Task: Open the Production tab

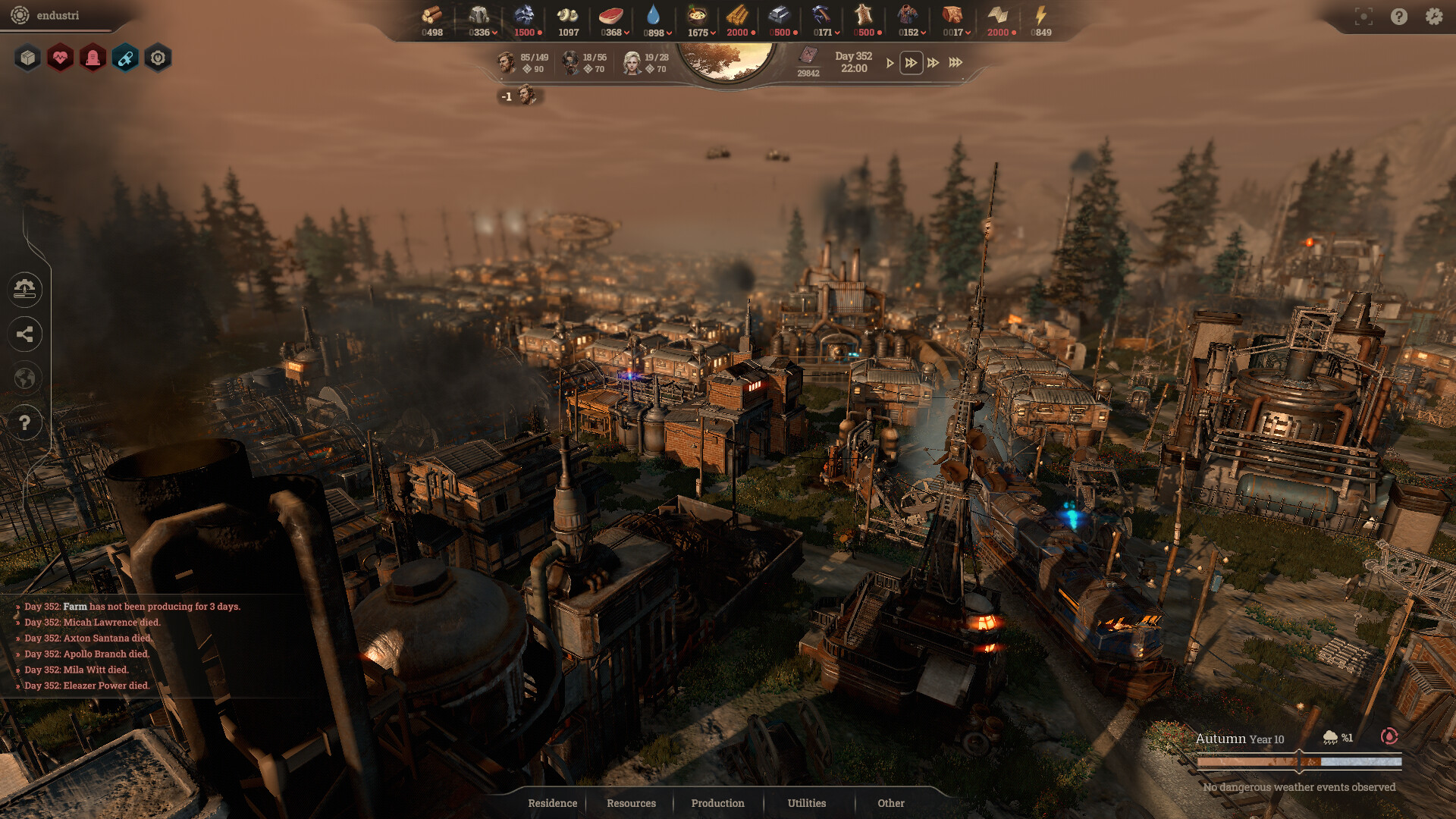Action: pyautogui.click(x=717, y=803)
